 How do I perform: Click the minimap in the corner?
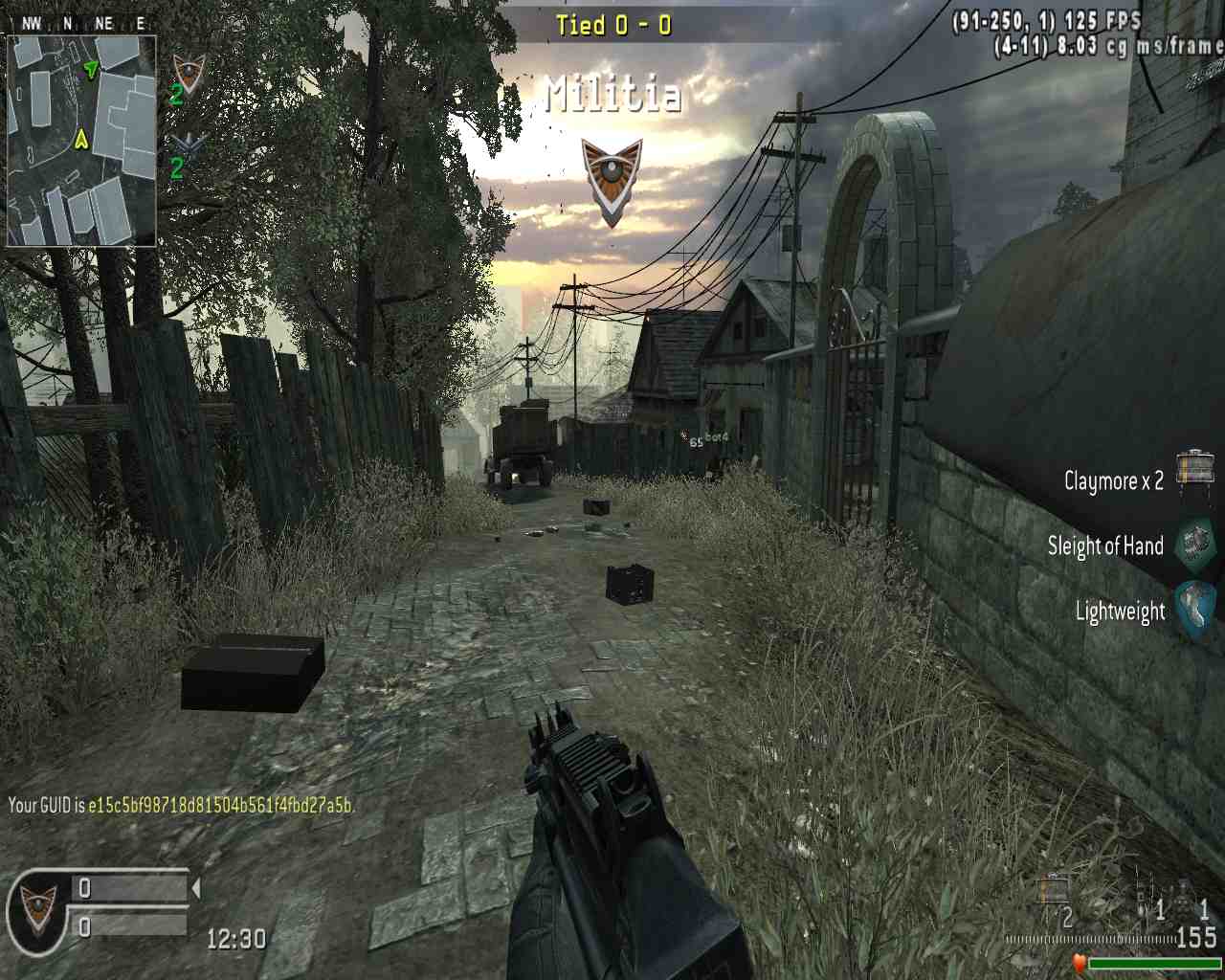pos(81,141)
